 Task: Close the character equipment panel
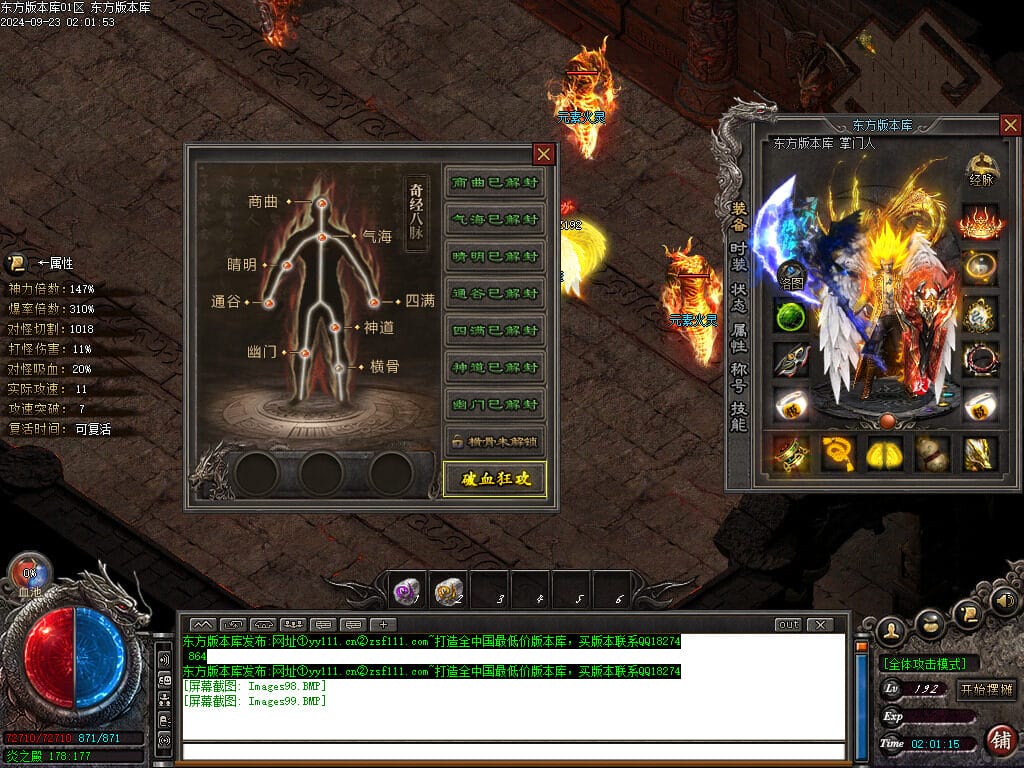click(1010, 125)
